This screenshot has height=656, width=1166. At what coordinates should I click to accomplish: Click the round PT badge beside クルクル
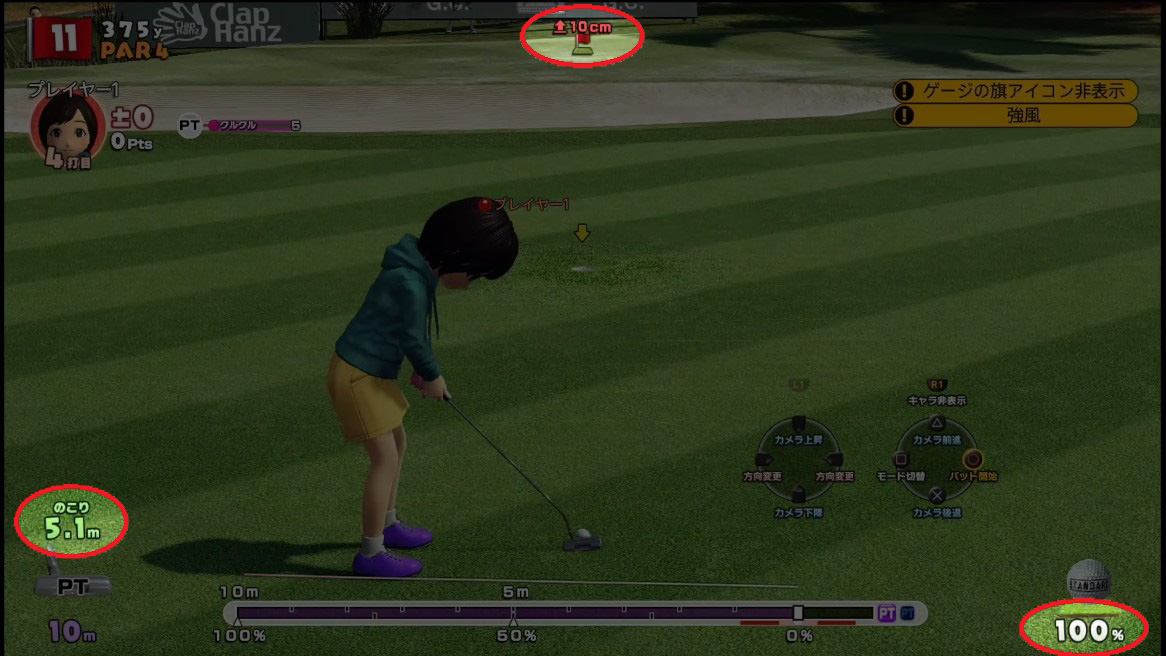point(189,126)
